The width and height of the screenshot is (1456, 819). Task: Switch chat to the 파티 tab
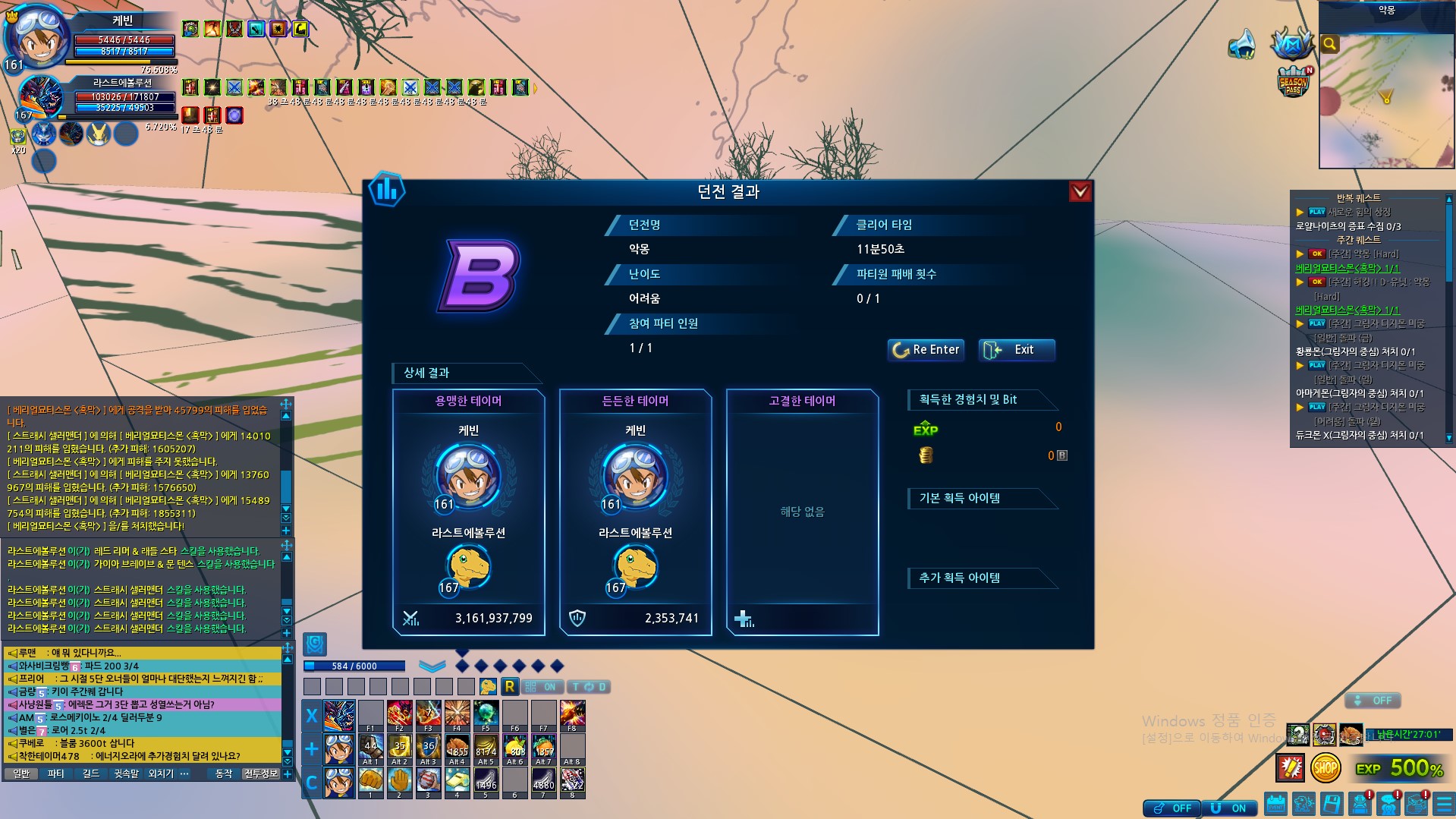tap(55, 773)
